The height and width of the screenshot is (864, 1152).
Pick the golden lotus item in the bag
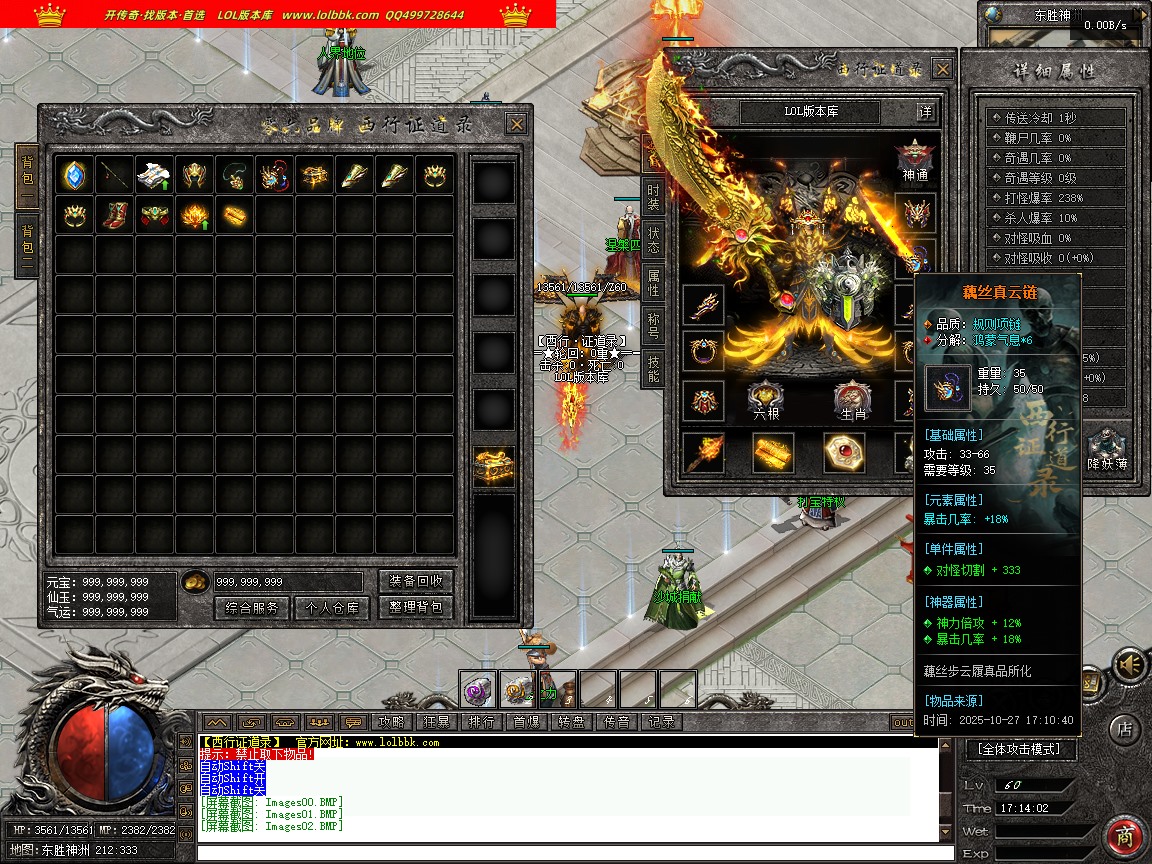(x=194, y=215)
